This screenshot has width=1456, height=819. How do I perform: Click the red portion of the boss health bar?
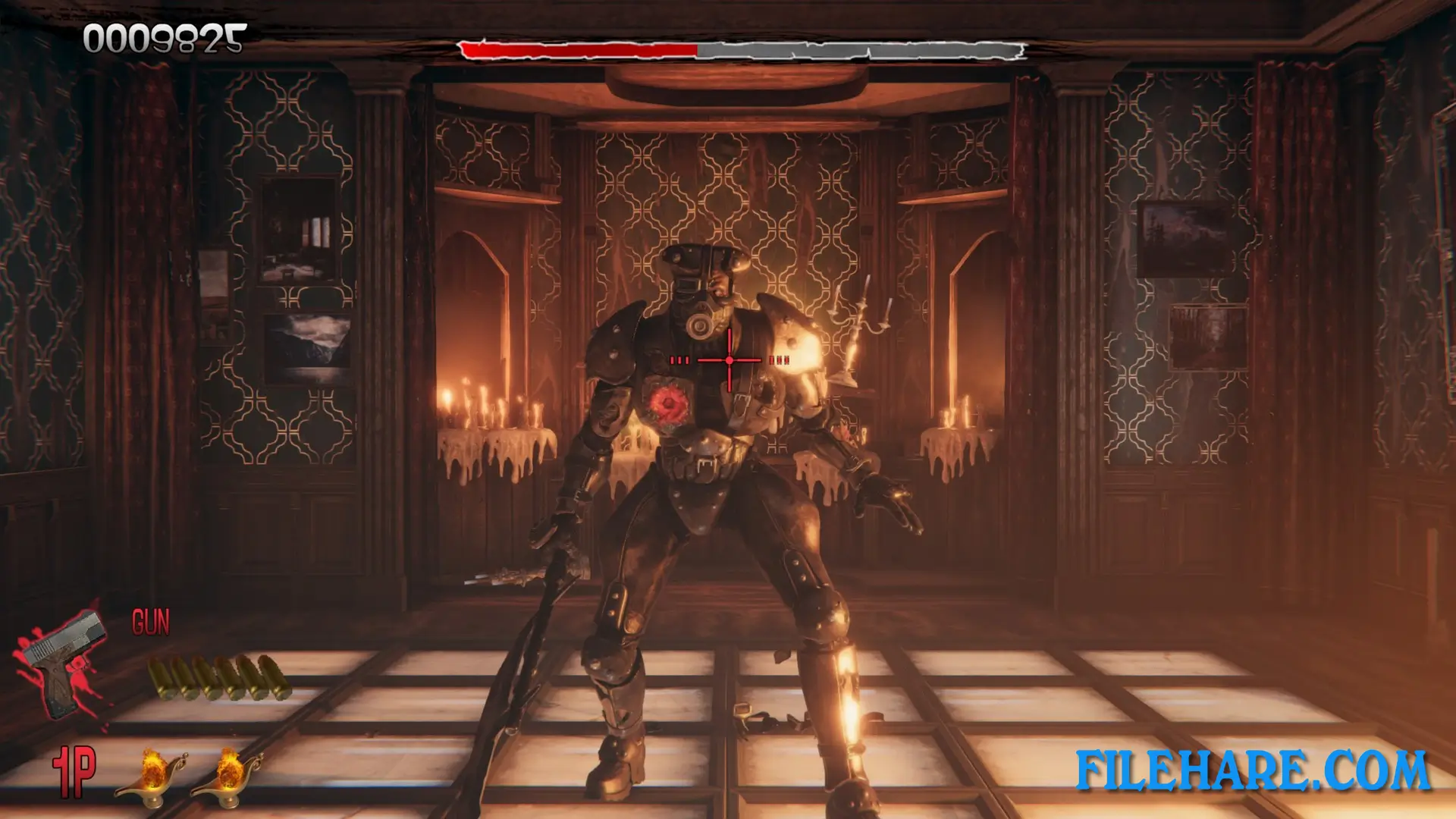(576, 49)
